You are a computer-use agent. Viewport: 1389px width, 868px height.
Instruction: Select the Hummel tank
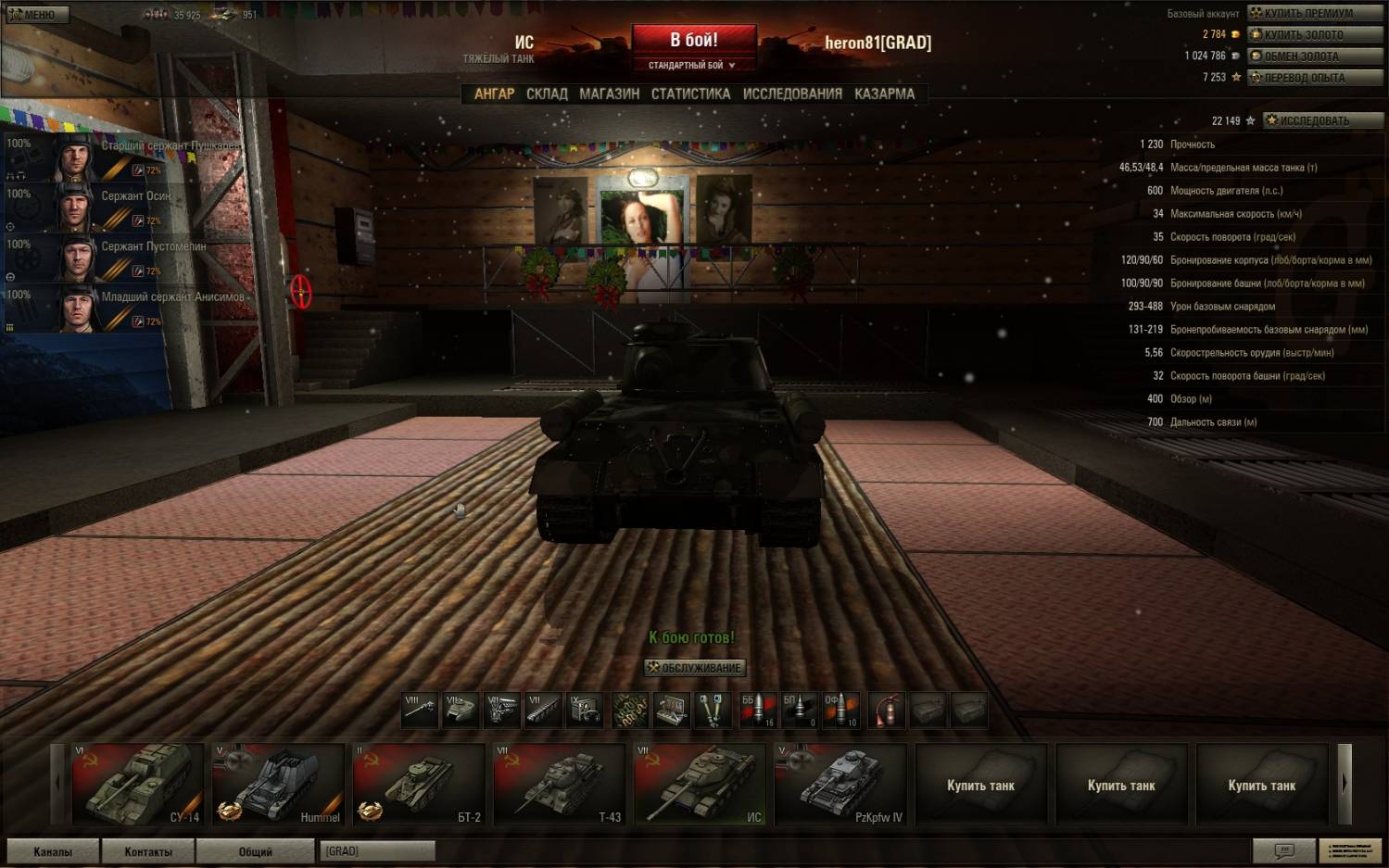coord(277,784)
